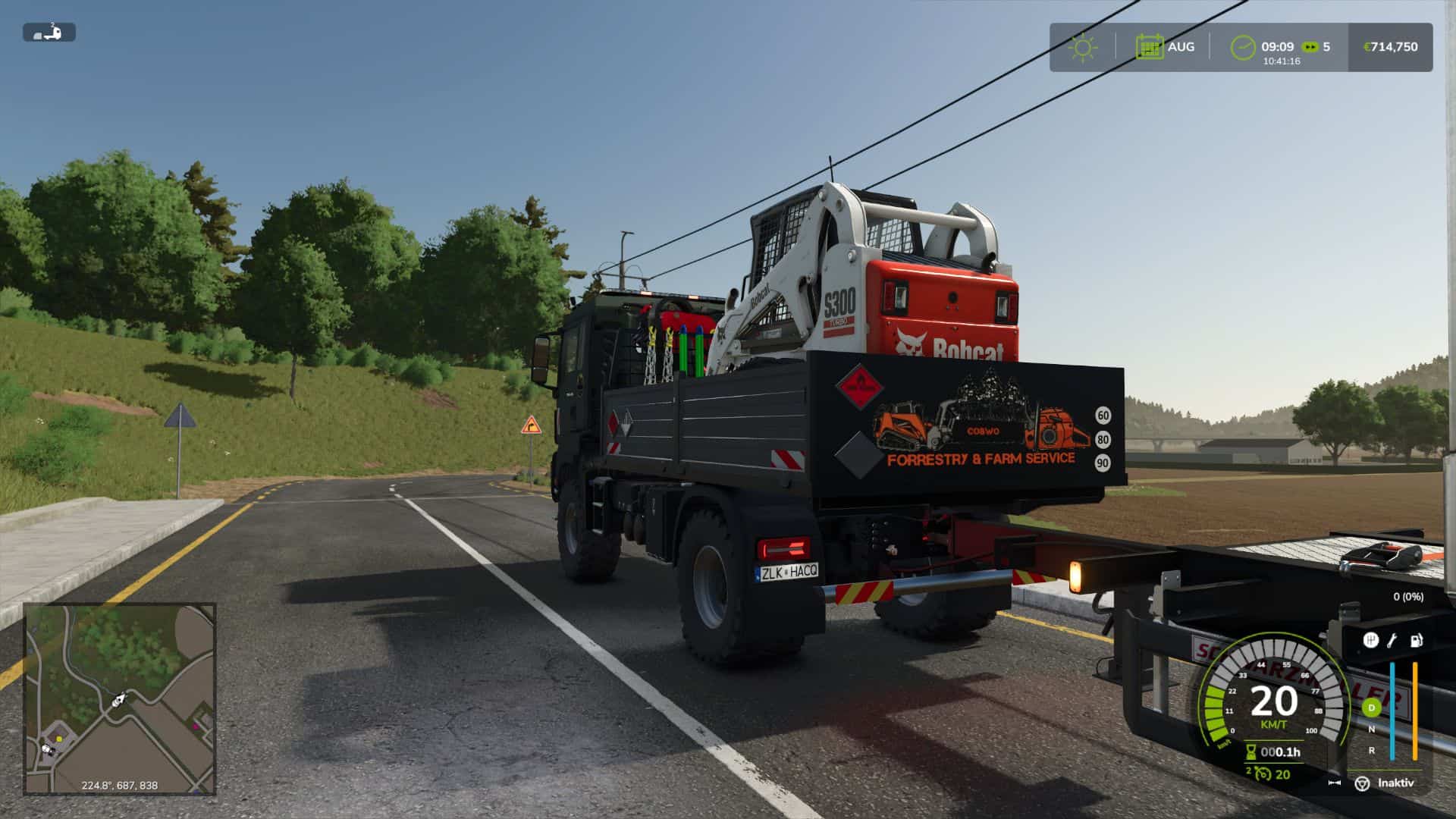Toggle the cruise control speed icon

coord(1261,774)
